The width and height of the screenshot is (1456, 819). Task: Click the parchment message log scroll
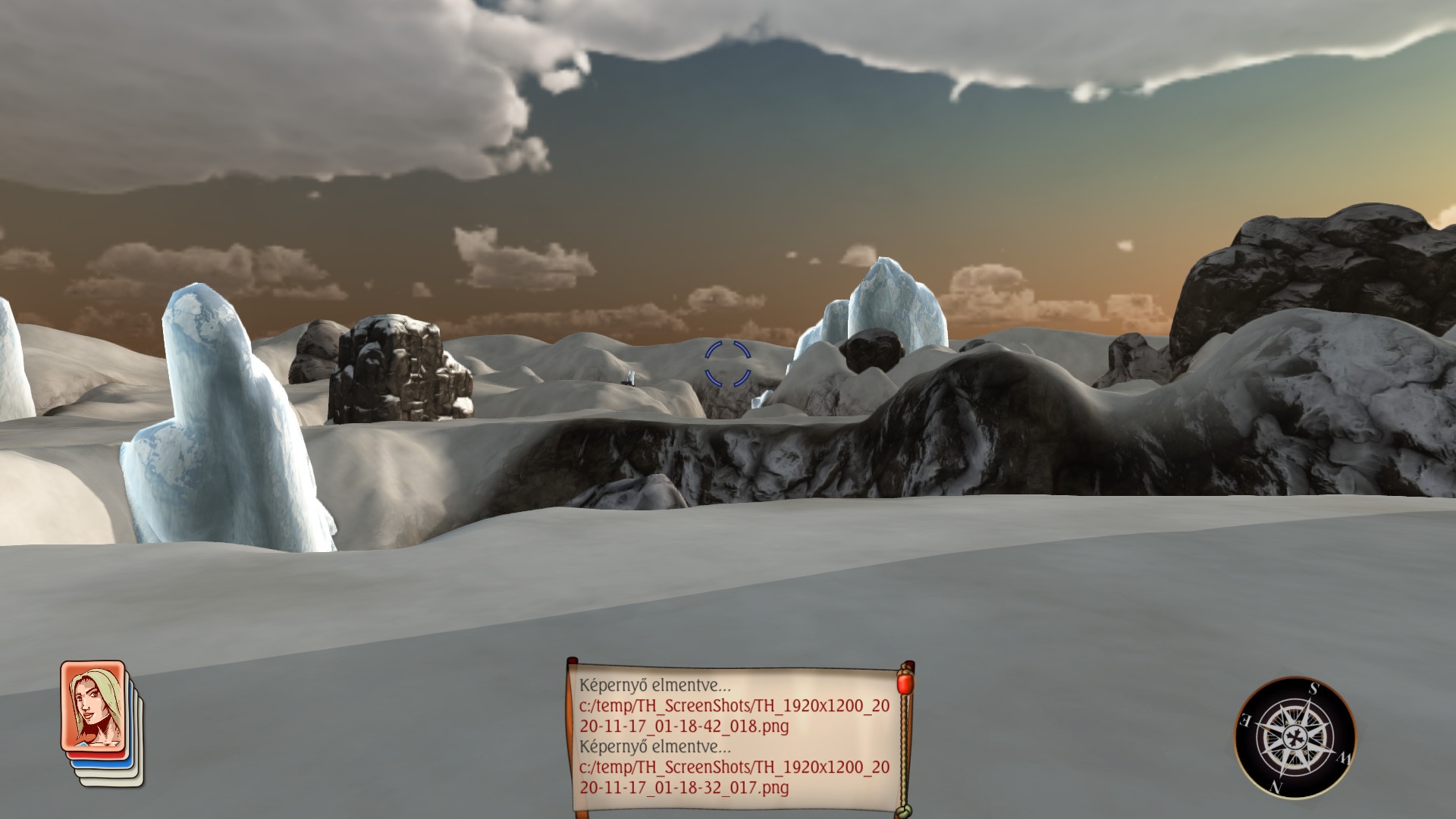click(x=733, y=736)
